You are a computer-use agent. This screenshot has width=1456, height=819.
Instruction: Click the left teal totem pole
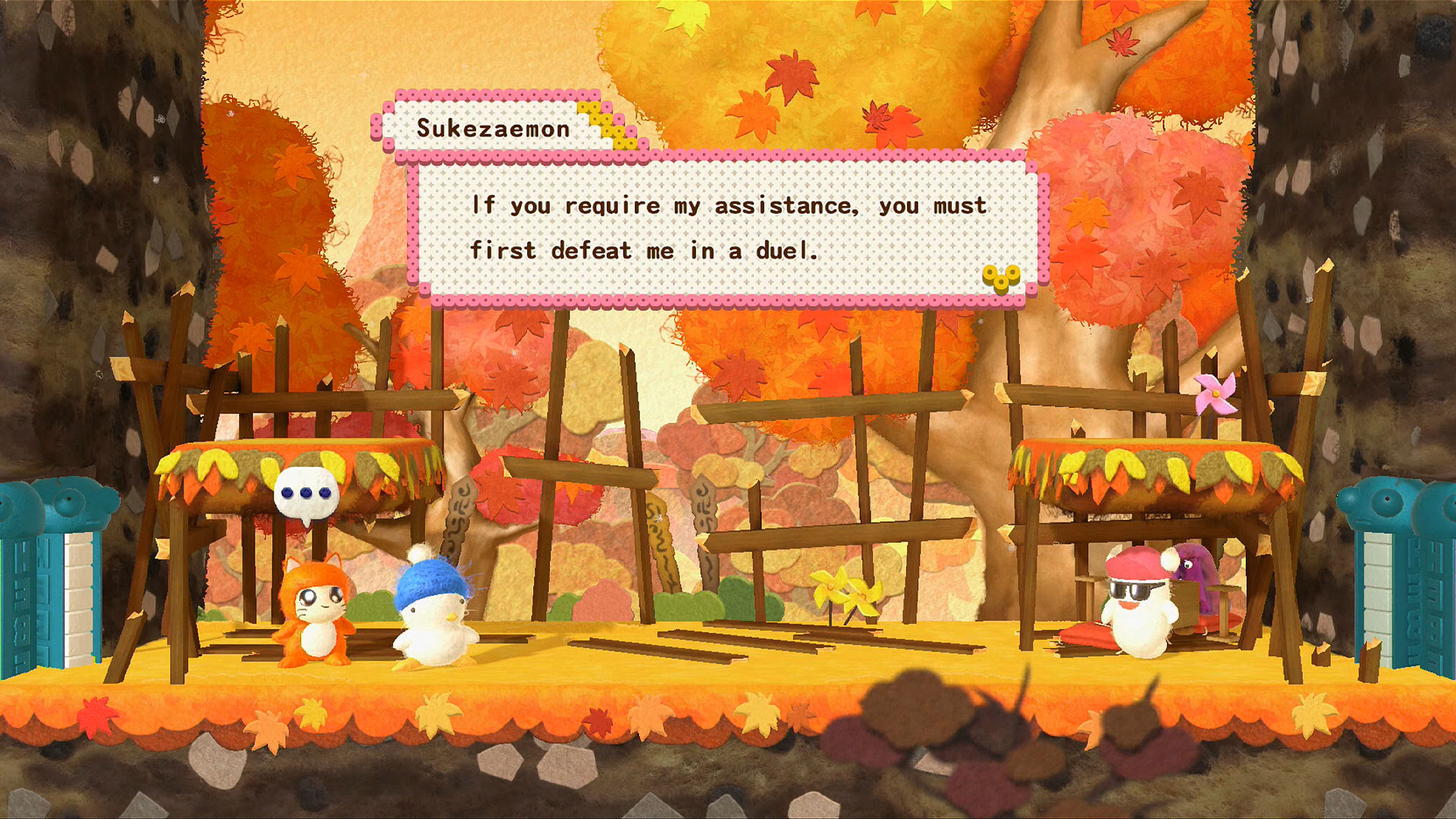(x=45, y=591)
